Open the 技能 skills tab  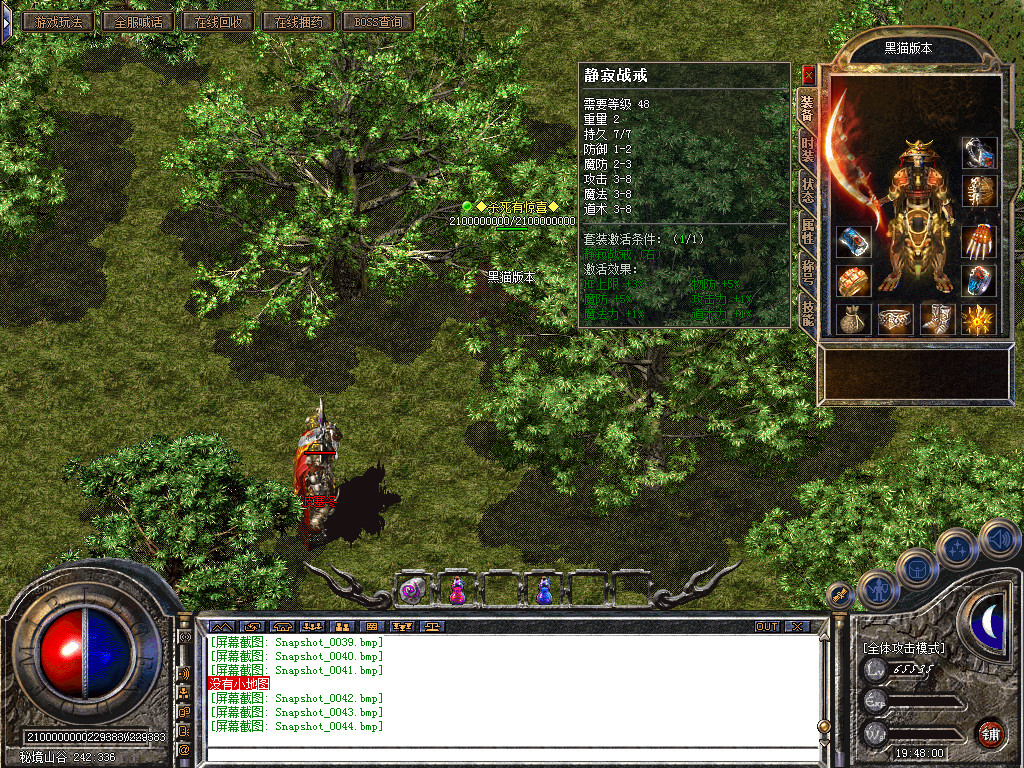(807, 313)
